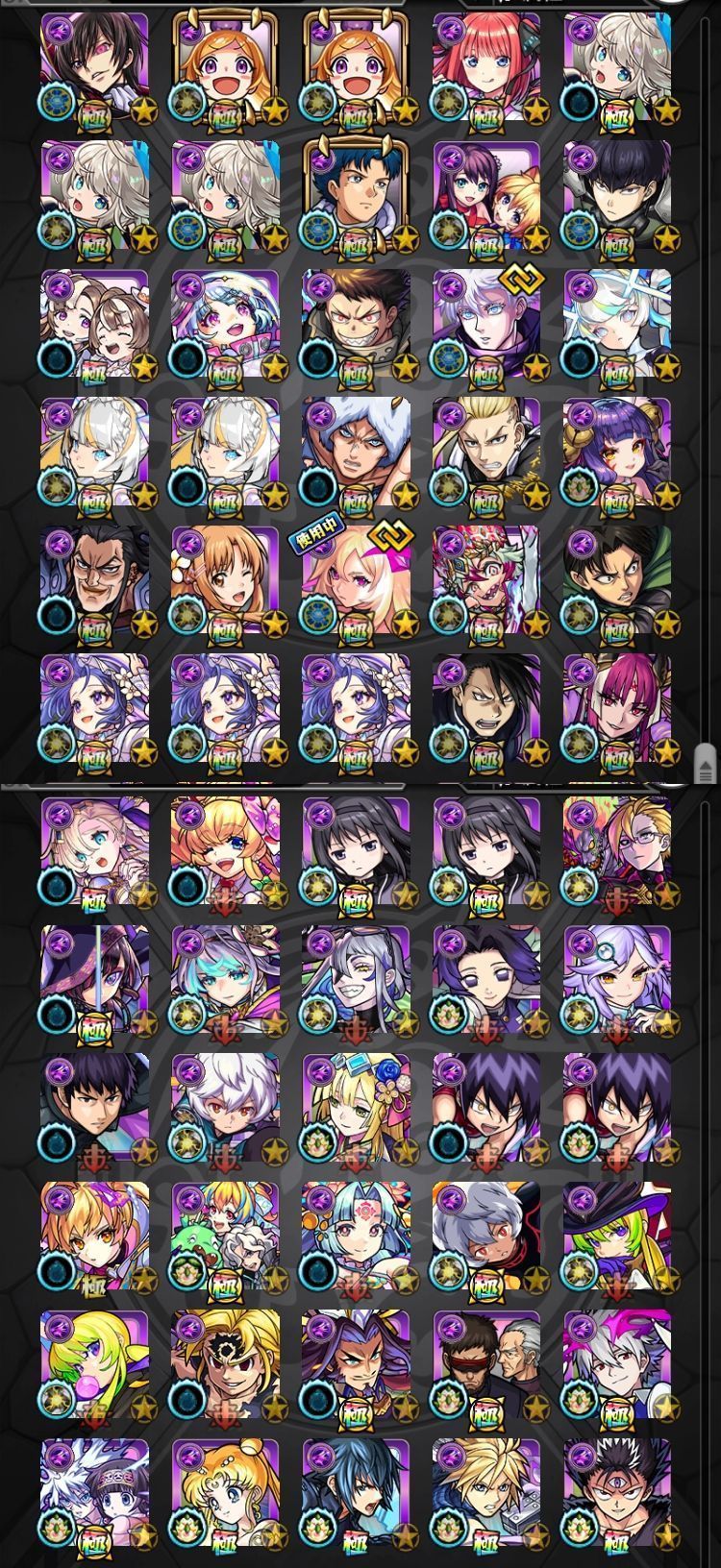This screenshot has width=721, height=1568.
Task: Pick the red-visor man with old man
Action: pyautogui.click(x=486, y=1363)
